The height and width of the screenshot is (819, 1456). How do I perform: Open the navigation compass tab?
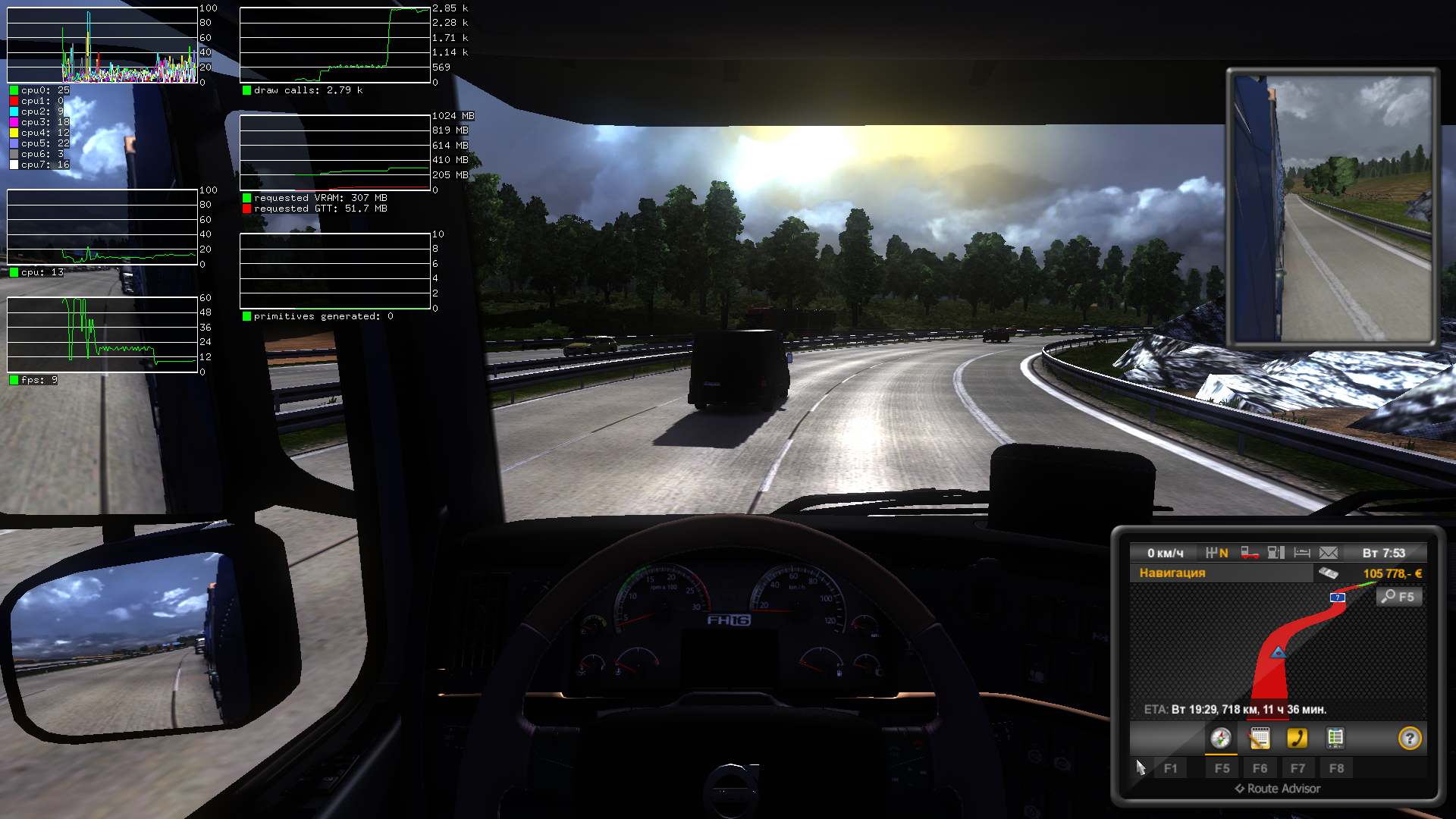click(1220, 739)
